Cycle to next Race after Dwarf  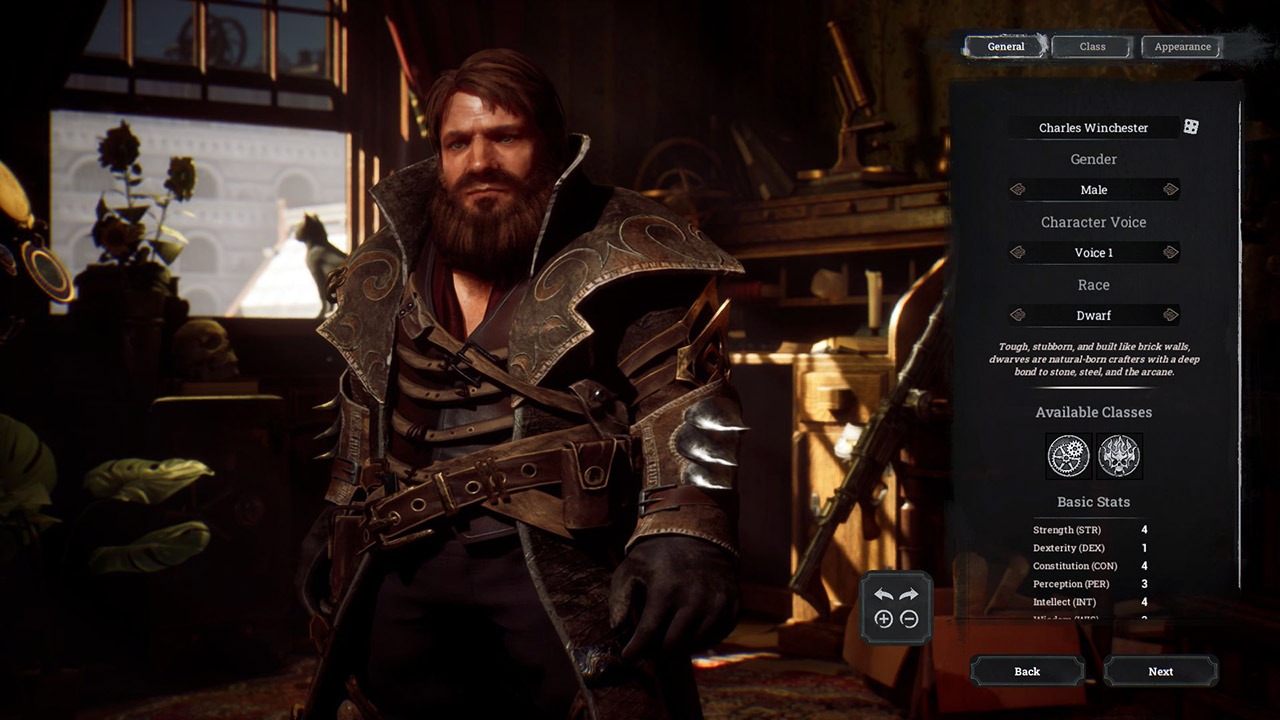pos(1170,316)
